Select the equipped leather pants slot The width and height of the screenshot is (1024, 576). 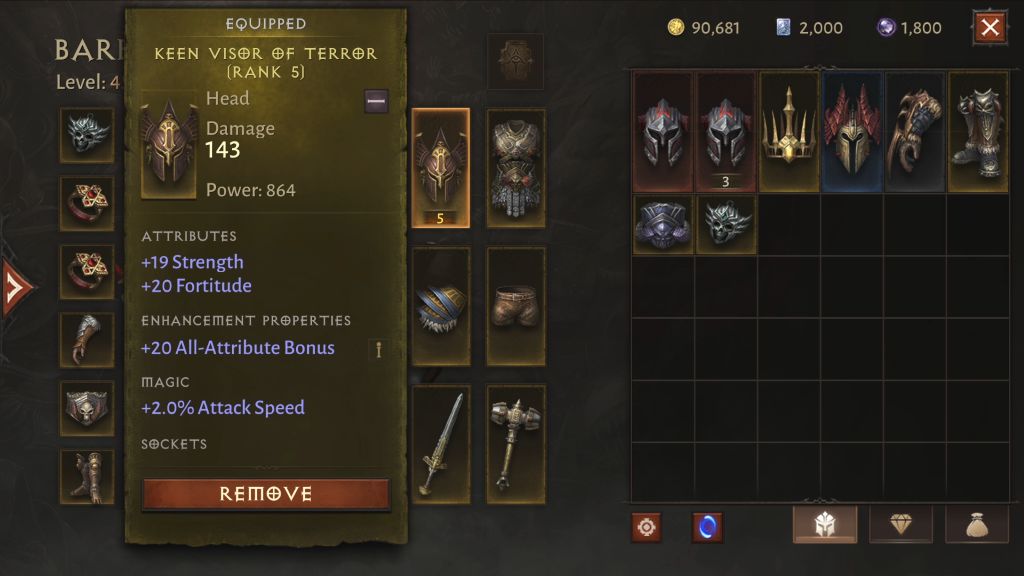[x=516, y=306]
